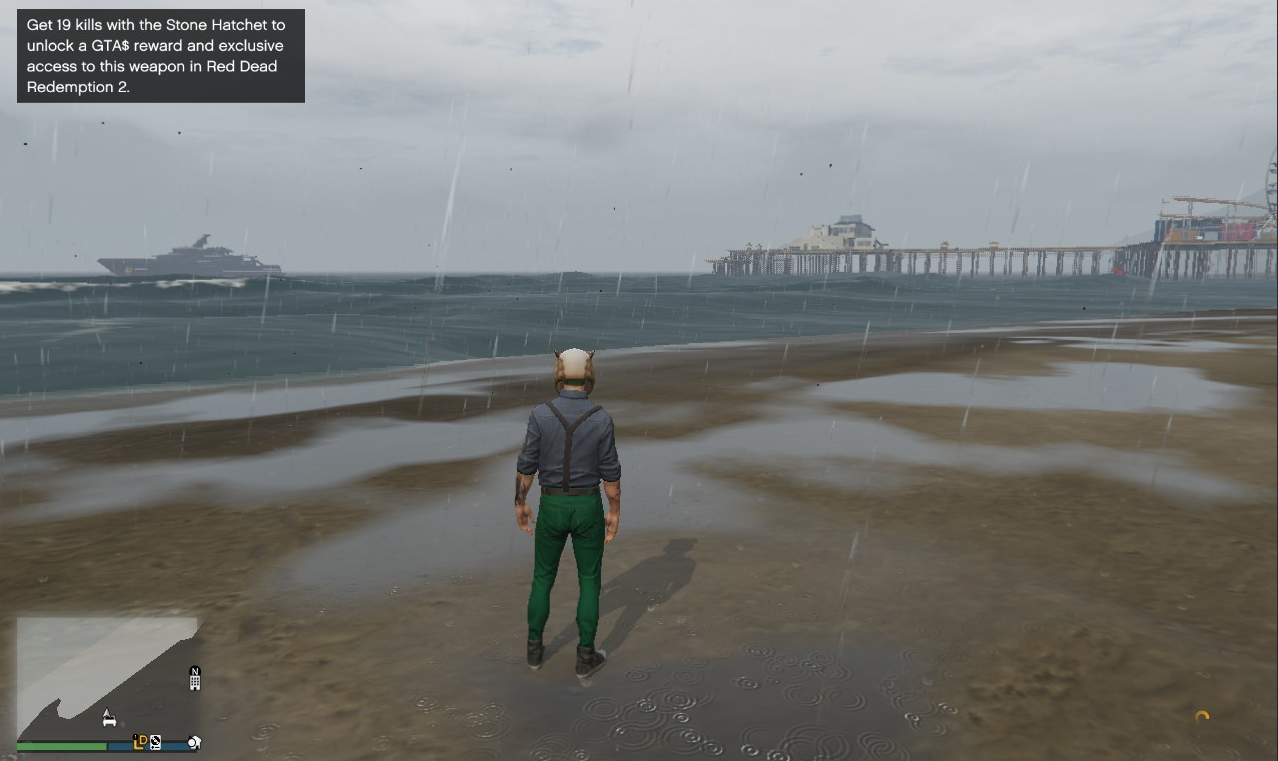
Task: Click the yellow LD mission blip
Action: pyautogui.click(x=141, y=742)
